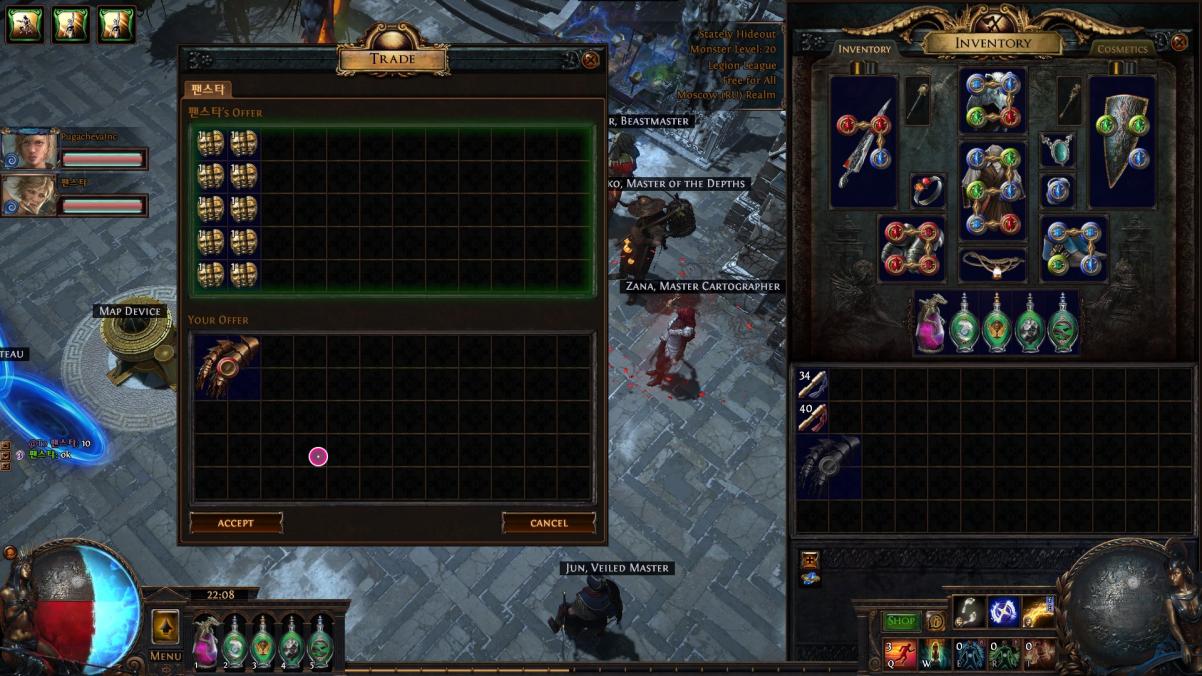The width and height of the screenshot is (1202, 676).
Task: Activate the running man skill on Q
Action: click(x=900, y=654)
